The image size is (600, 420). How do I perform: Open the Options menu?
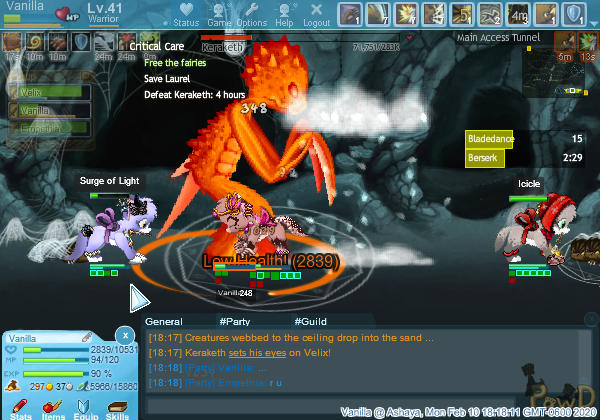point(251,15)
